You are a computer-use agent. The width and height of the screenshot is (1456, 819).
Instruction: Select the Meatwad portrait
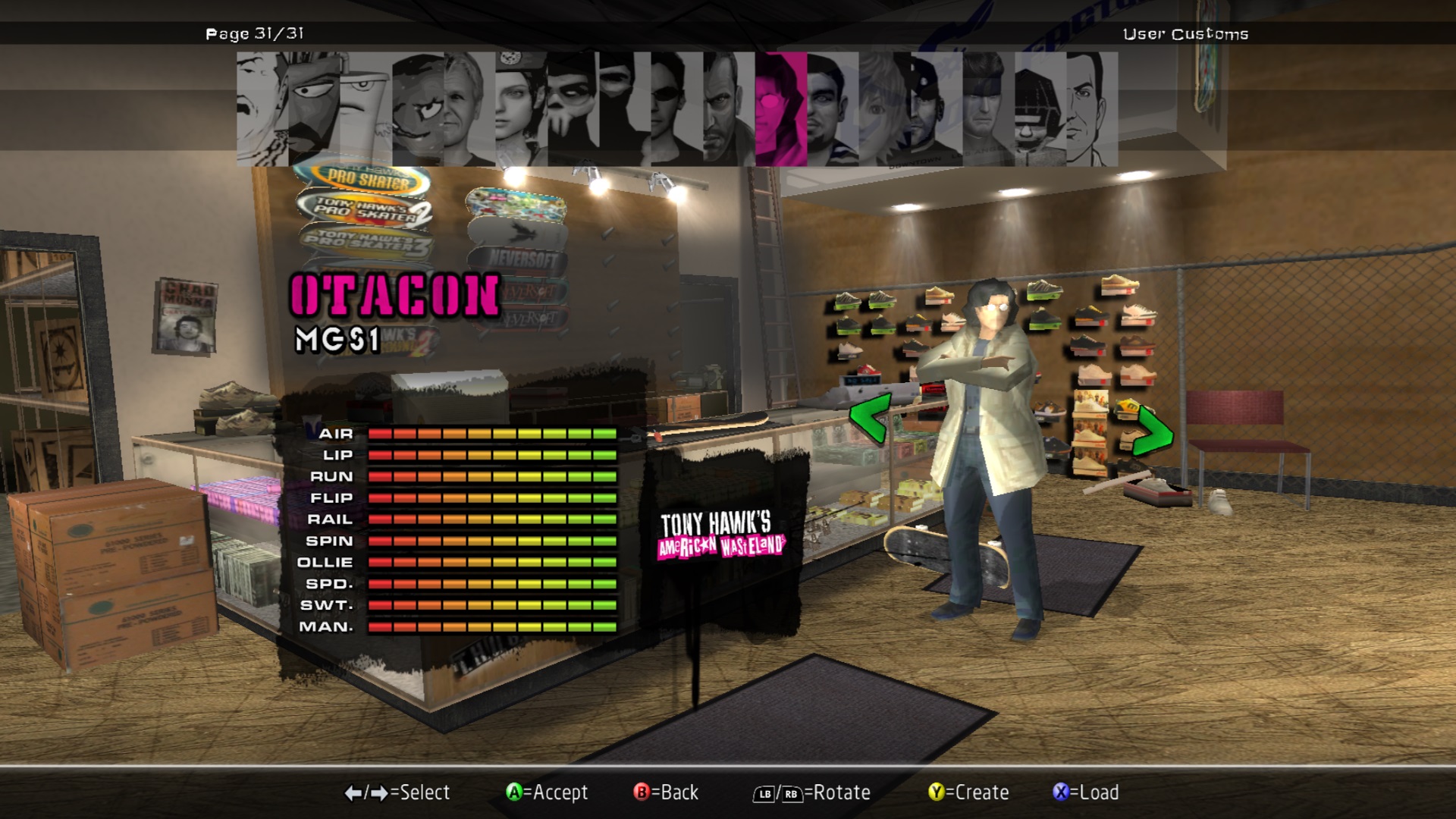(x=418, y=109)
